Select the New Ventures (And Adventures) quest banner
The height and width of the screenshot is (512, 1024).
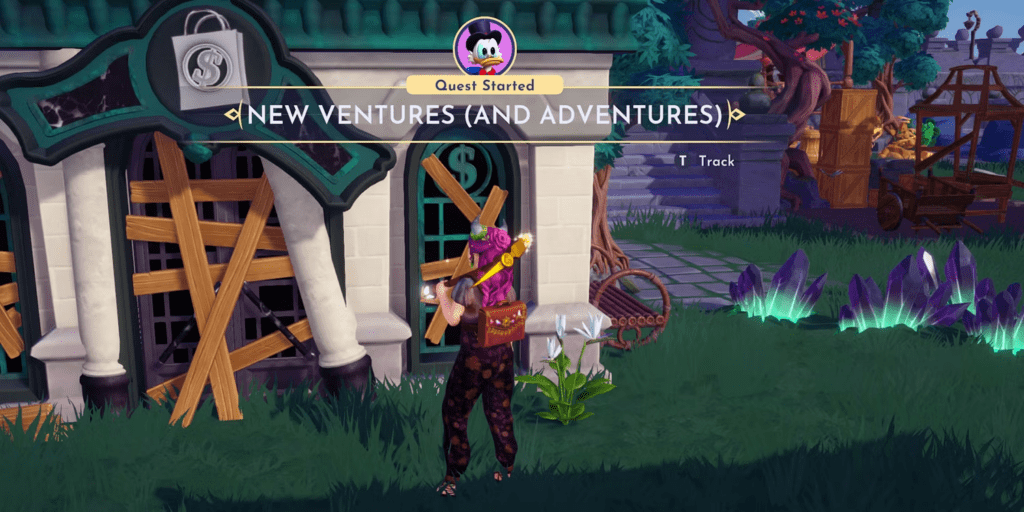[485, 115]
